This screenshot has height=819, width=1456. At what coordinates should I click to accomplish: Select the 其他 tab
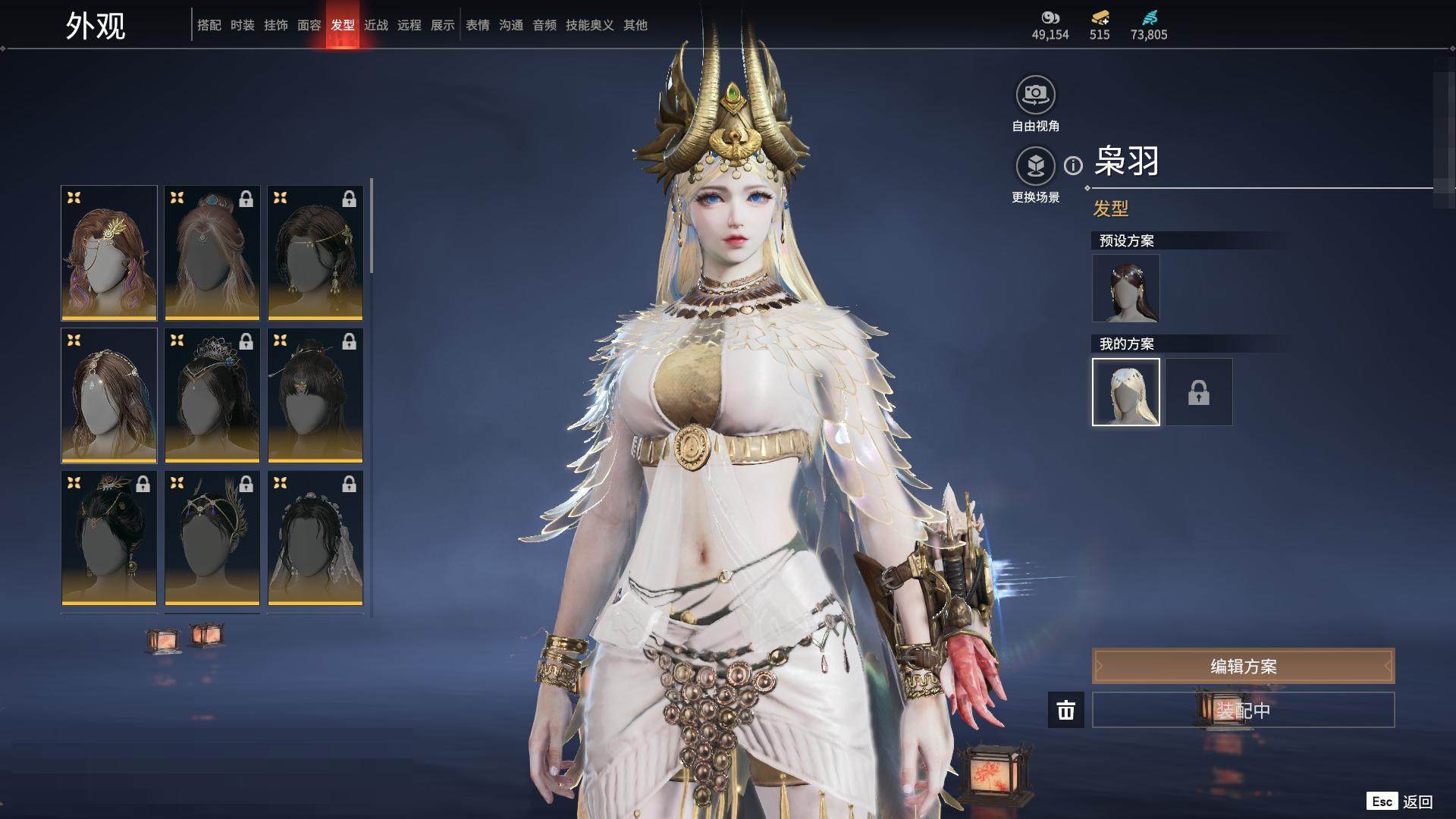pos(635,25)
